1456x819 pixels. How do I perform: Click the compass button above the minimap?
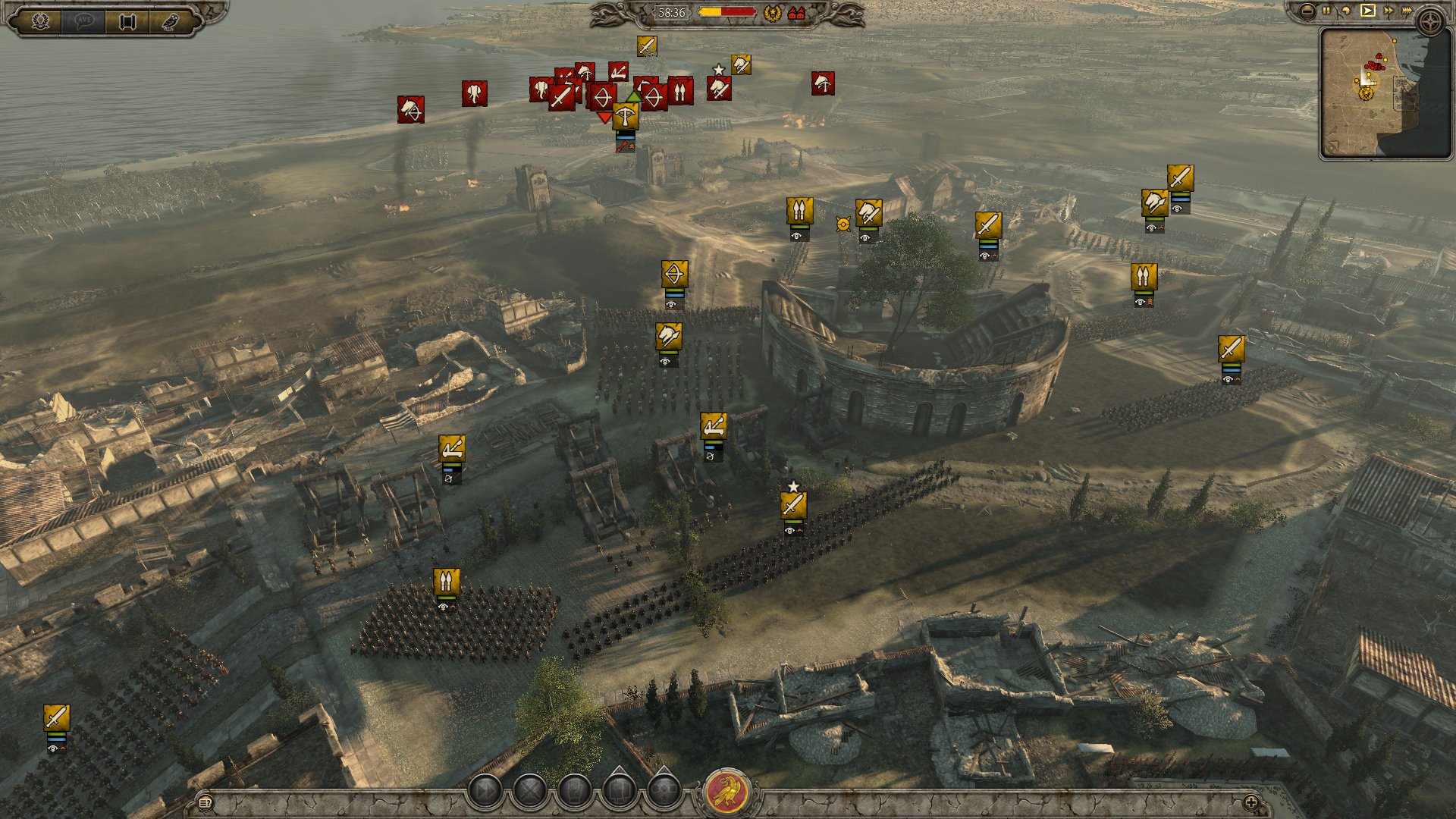[x=1430, y=23]
